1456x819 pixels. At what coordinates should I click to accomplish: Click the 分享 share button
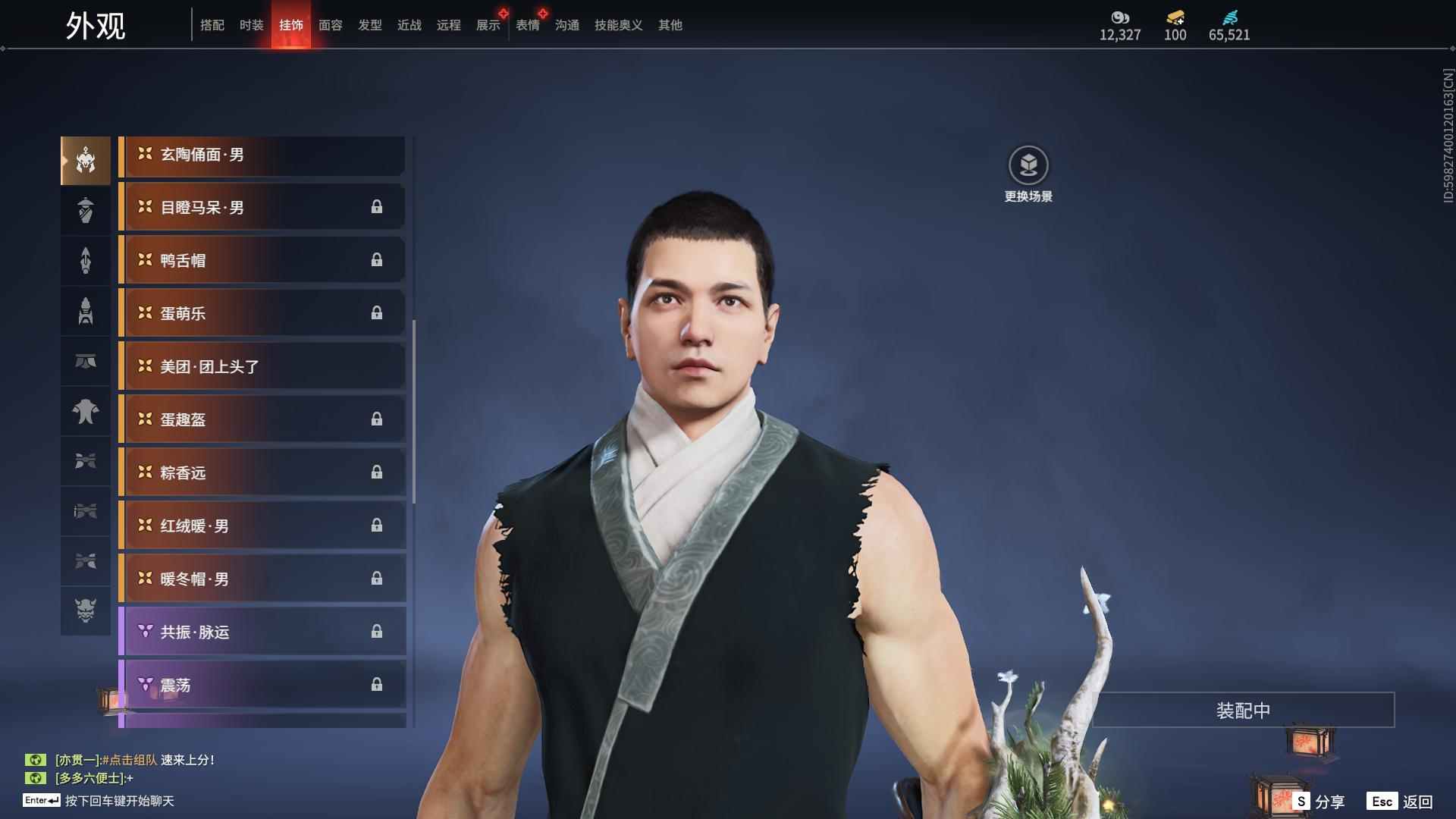tap(1319, 802)
